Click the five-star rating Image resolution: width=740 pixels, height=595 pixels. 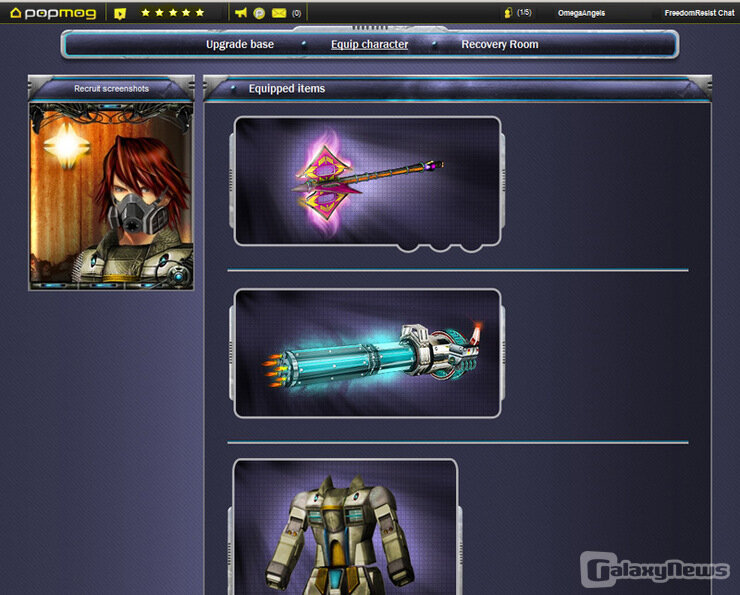(x=173, y=13)
